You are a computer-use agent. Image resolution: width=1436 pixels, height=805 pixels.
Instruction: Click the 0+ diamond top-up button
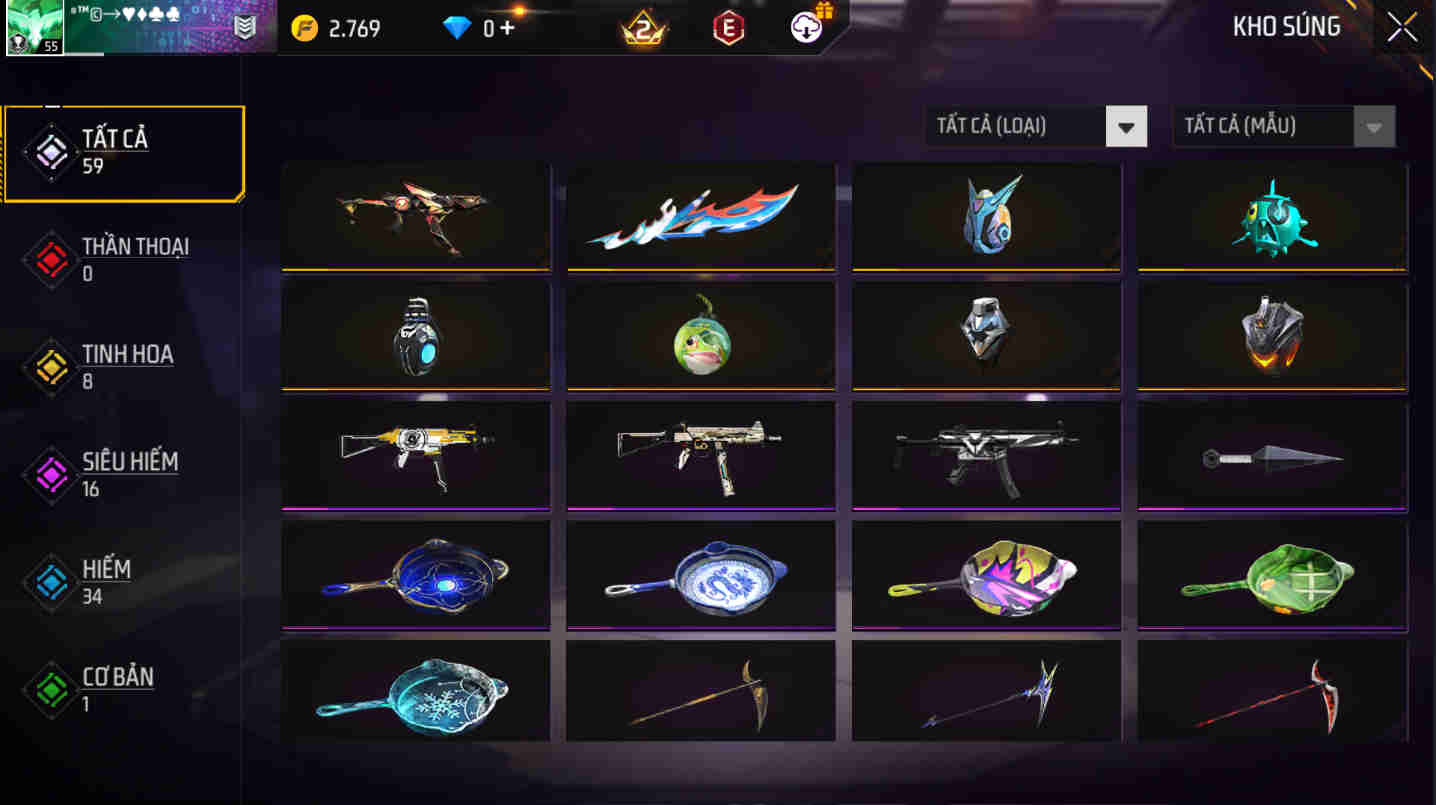500,28
